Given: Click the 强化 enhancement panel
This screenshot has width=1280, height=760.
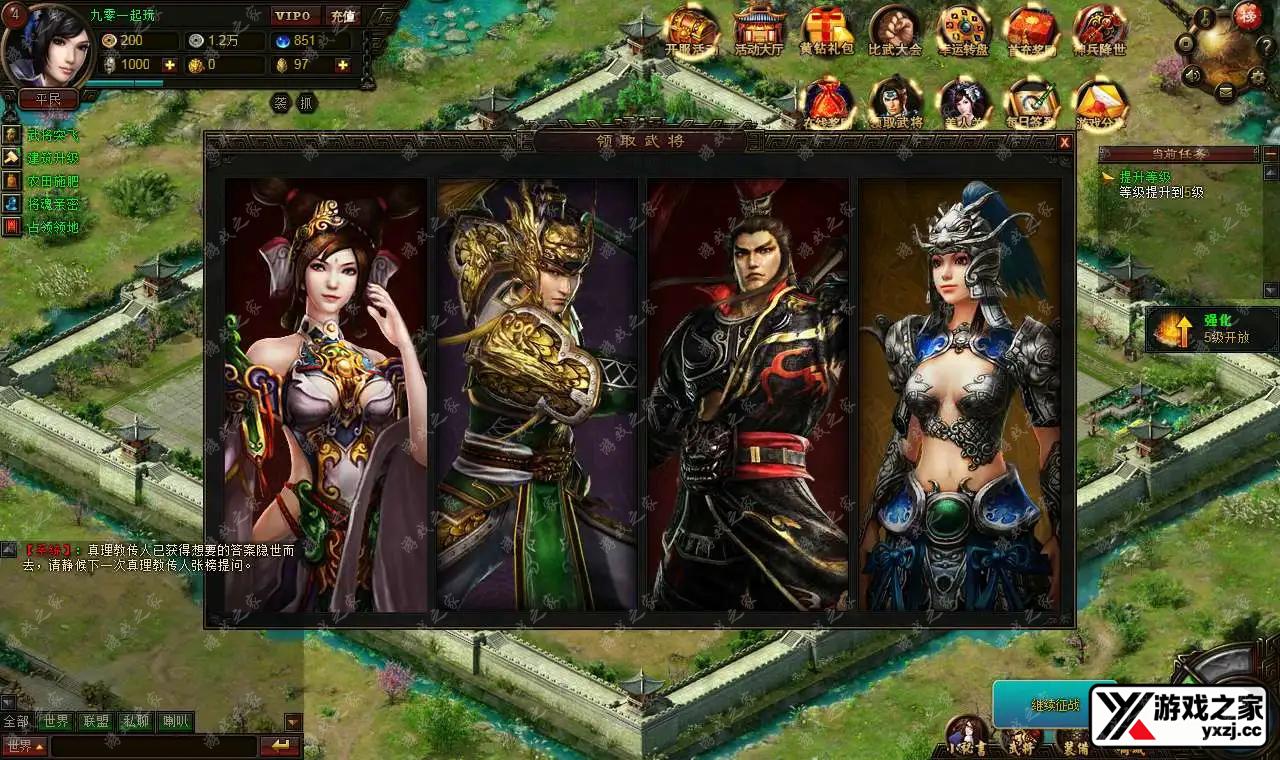Looking at the screenshot, I should coord(1212,329).
